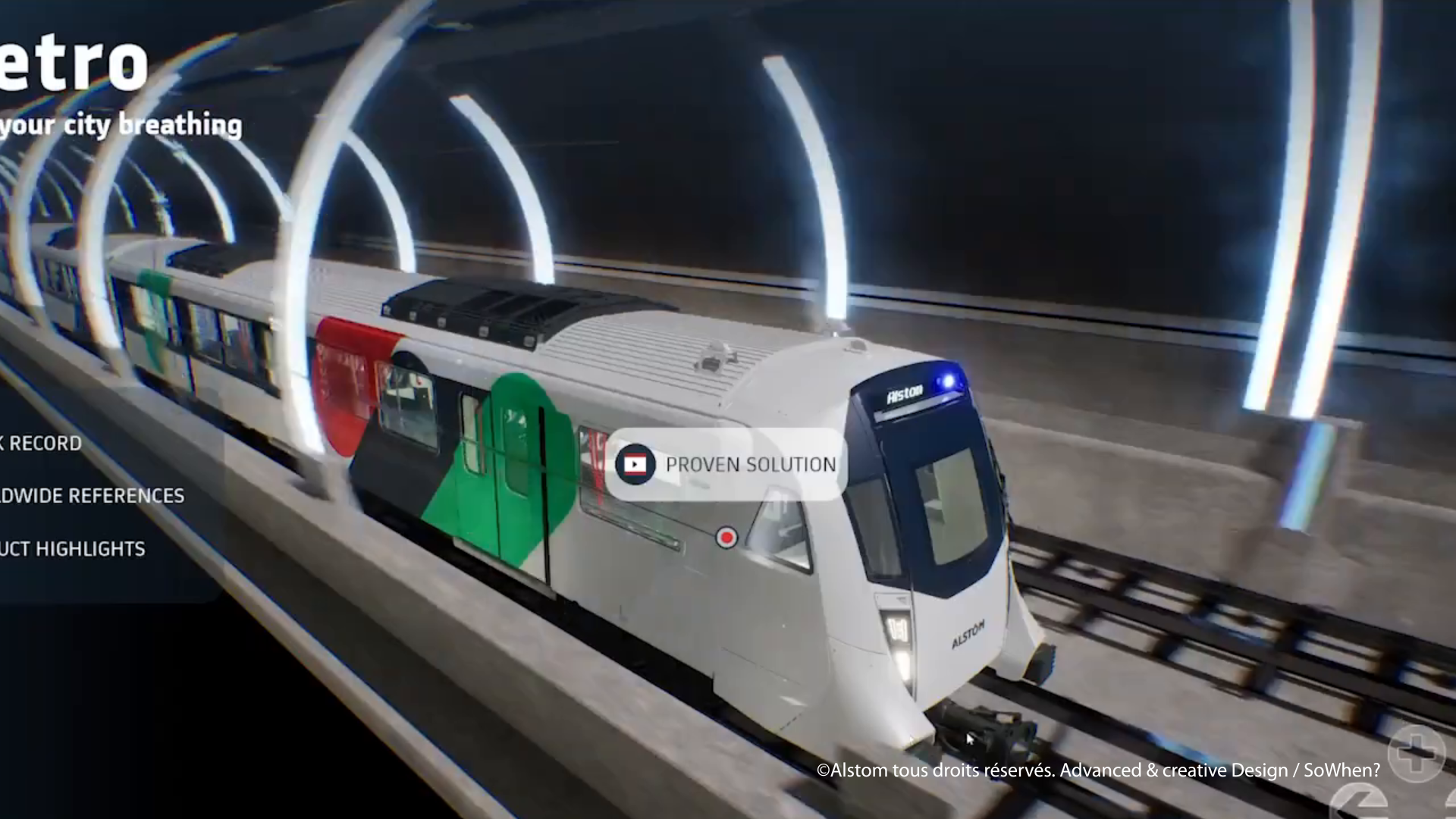Viewport: 1456px width, 819px height.
Task: Open the Worldwide References menu entry
Action: (x=91, y=496)
